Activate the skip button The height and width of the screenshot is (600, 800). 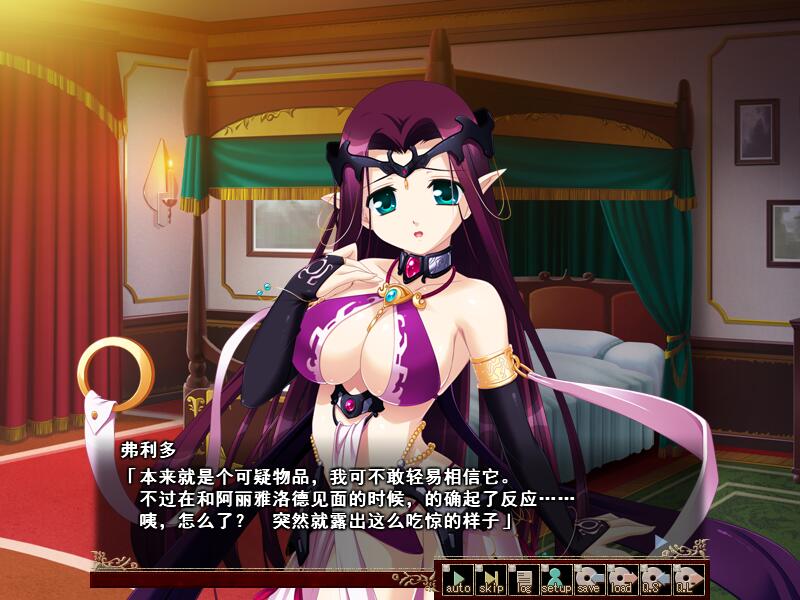491,580
